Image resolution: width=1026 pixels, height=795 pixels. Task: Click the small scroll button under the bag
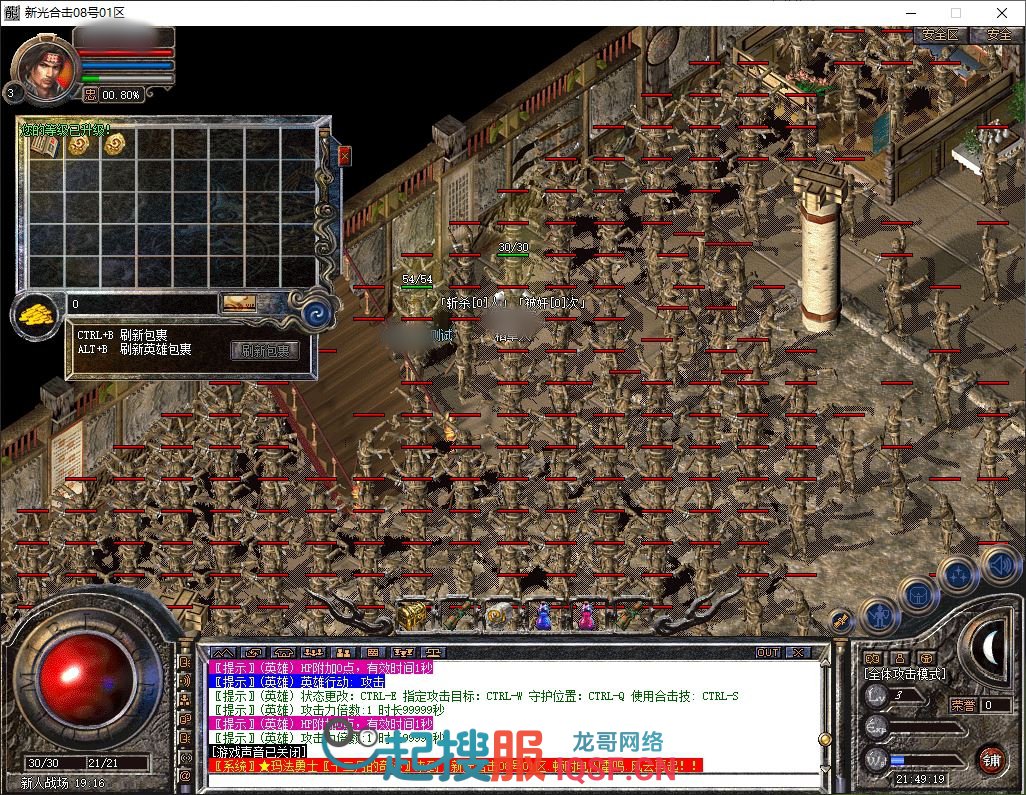pyautogui.click(x=239, y=303)
